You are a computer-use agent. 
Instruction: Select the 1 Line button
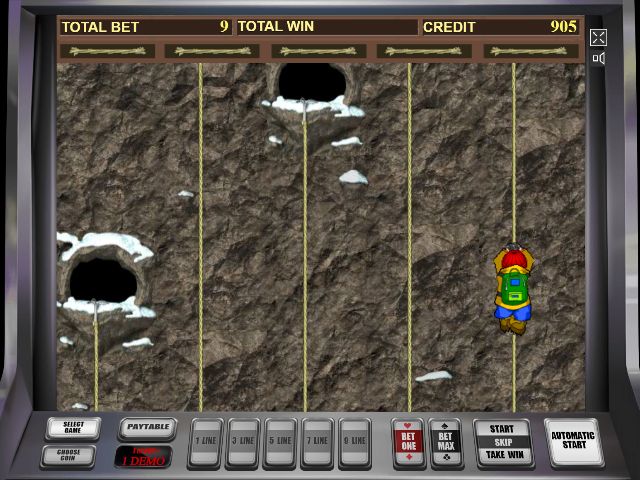(x=205, y=443)
